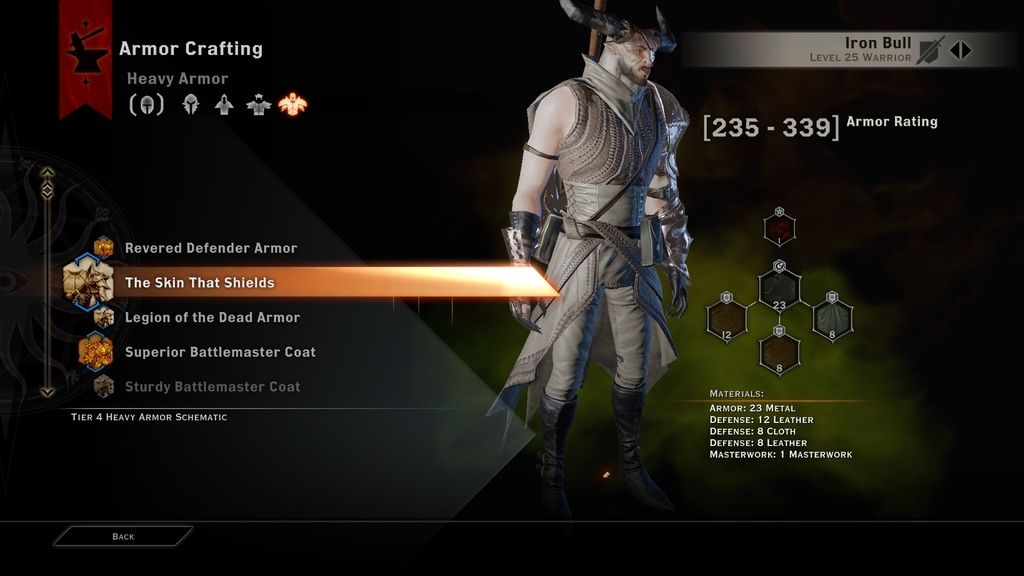The width and height of the screenshot is (1024, 576).
Task: Select the Revered Defender Armor schematic
Action: pyautogui.click(x=210, y=248)
